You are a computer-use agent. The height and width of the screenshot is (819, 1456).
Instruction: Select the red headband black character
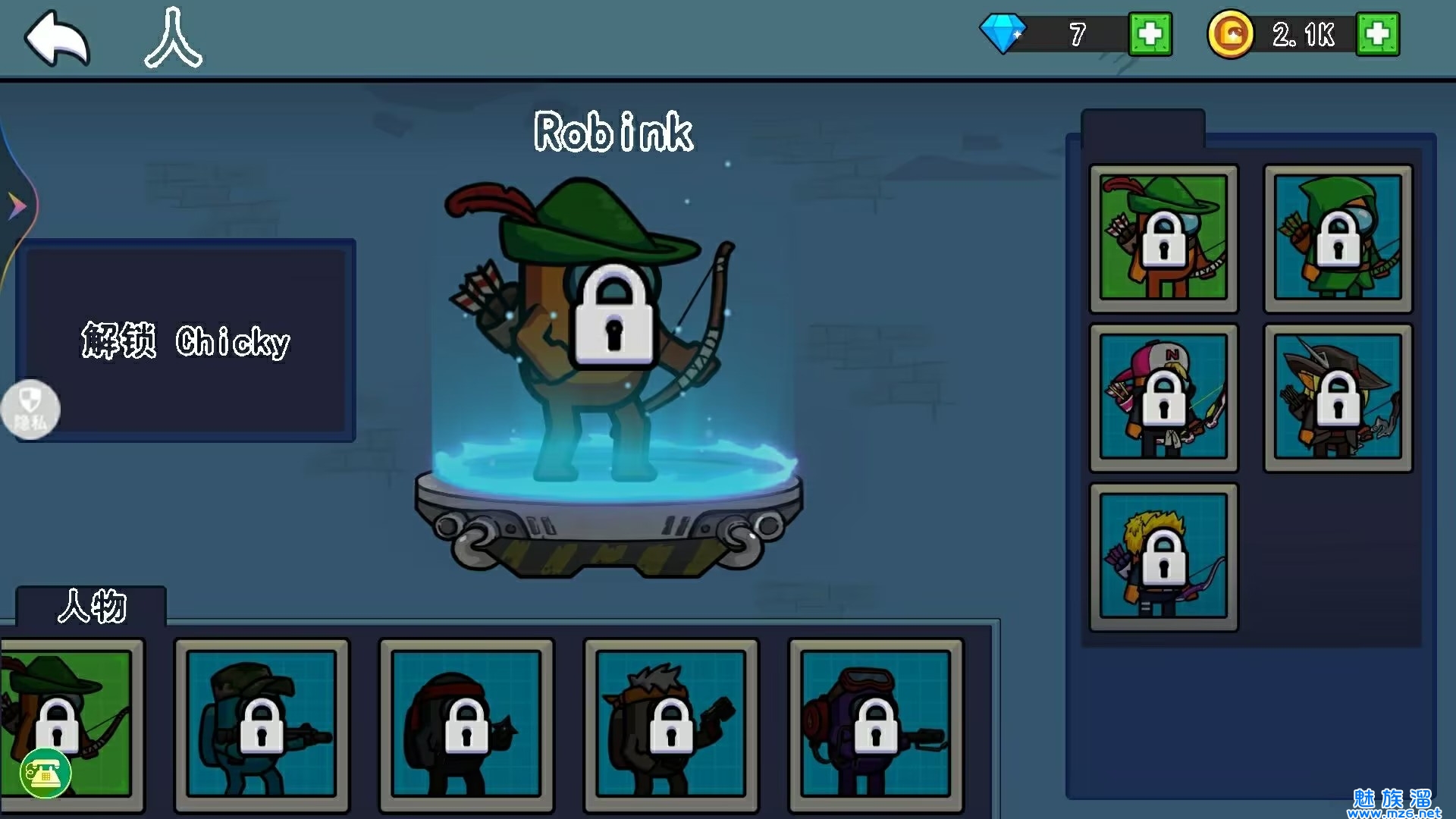tap(466, 724)
